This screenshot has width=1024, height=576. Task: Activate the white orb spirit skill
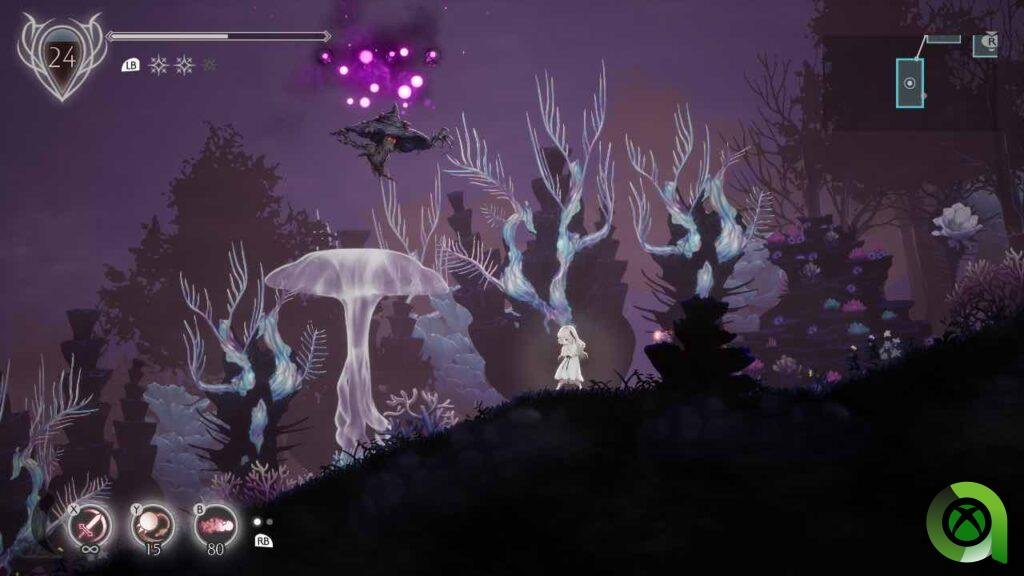coord(153,523)
